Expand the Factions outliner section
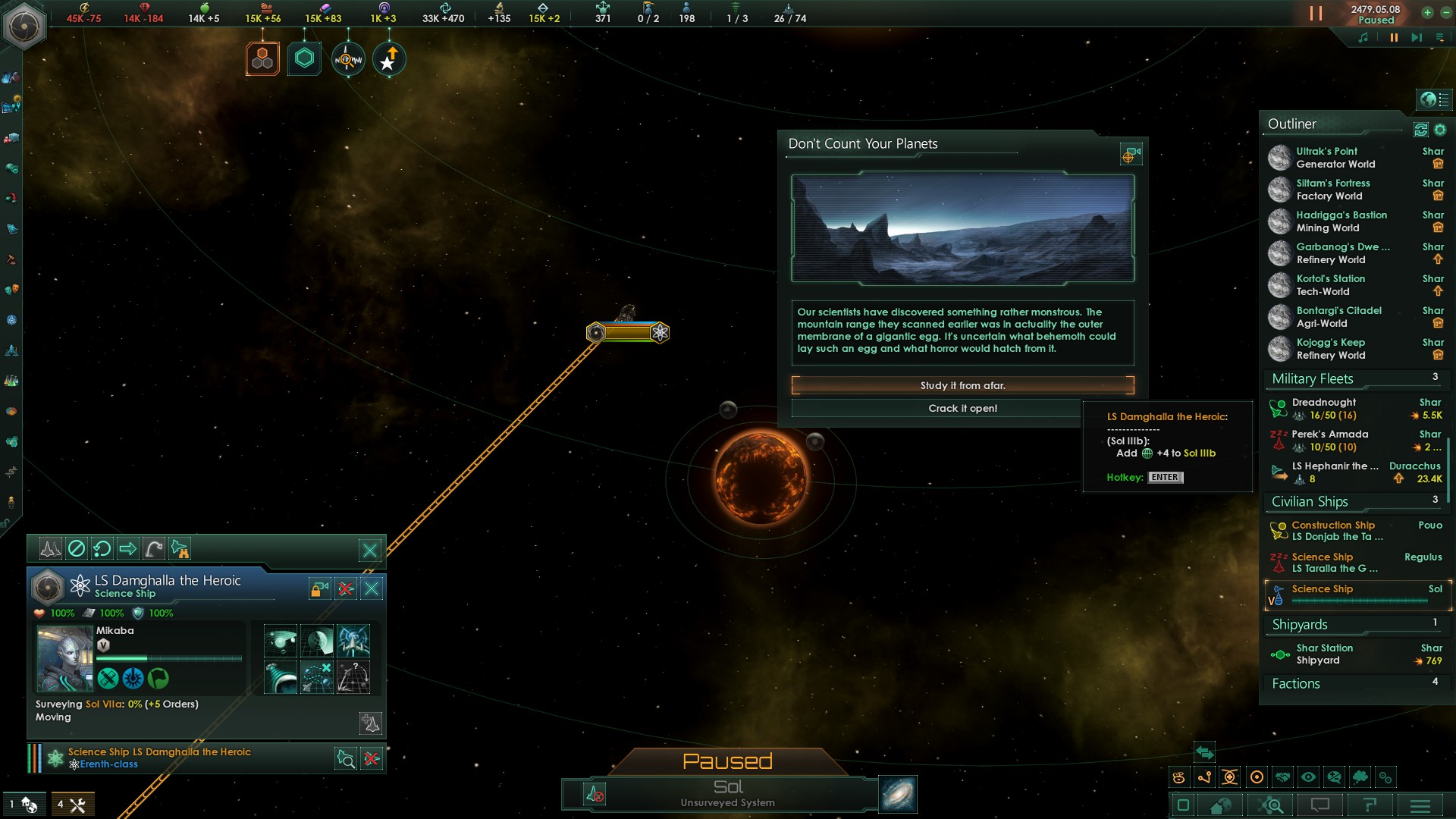The image size is (1456, 819). pyautogui.click(x=1297, y=684)
